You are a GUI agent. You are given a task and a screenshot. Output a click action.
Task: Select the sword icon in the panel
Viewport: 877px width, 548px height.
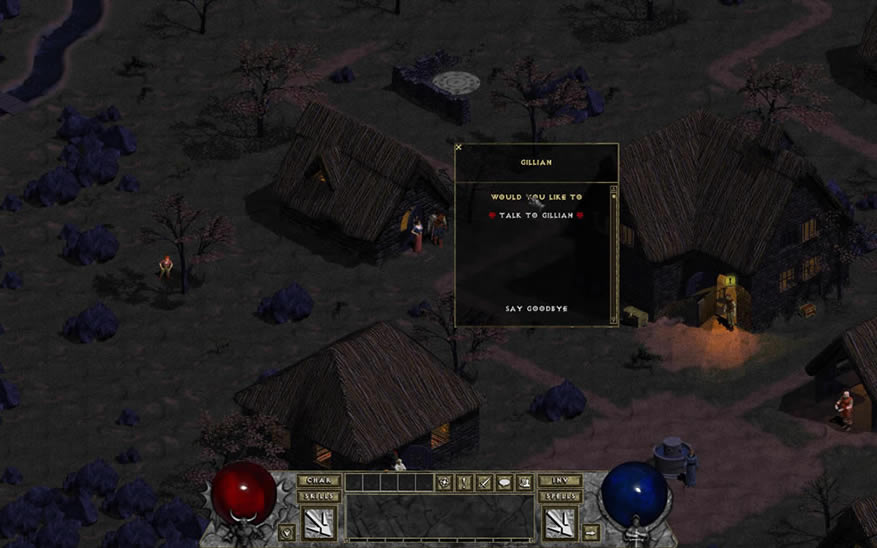click(x=484, y=483)
